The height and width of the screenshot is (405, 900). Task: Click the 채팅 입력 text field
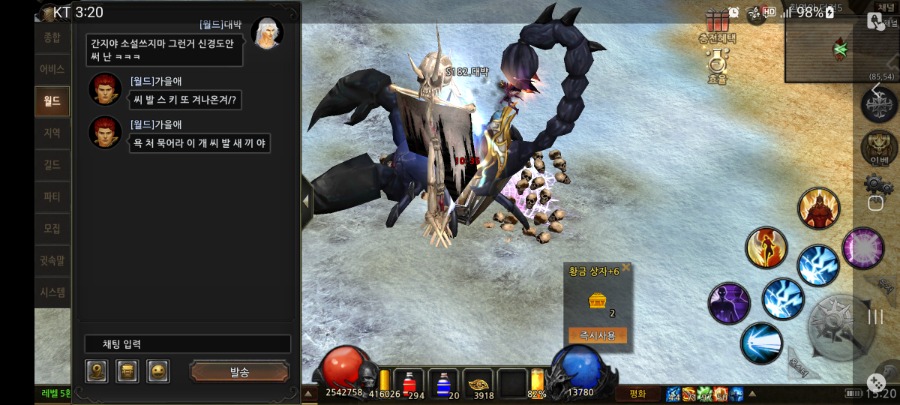[187, 344]
